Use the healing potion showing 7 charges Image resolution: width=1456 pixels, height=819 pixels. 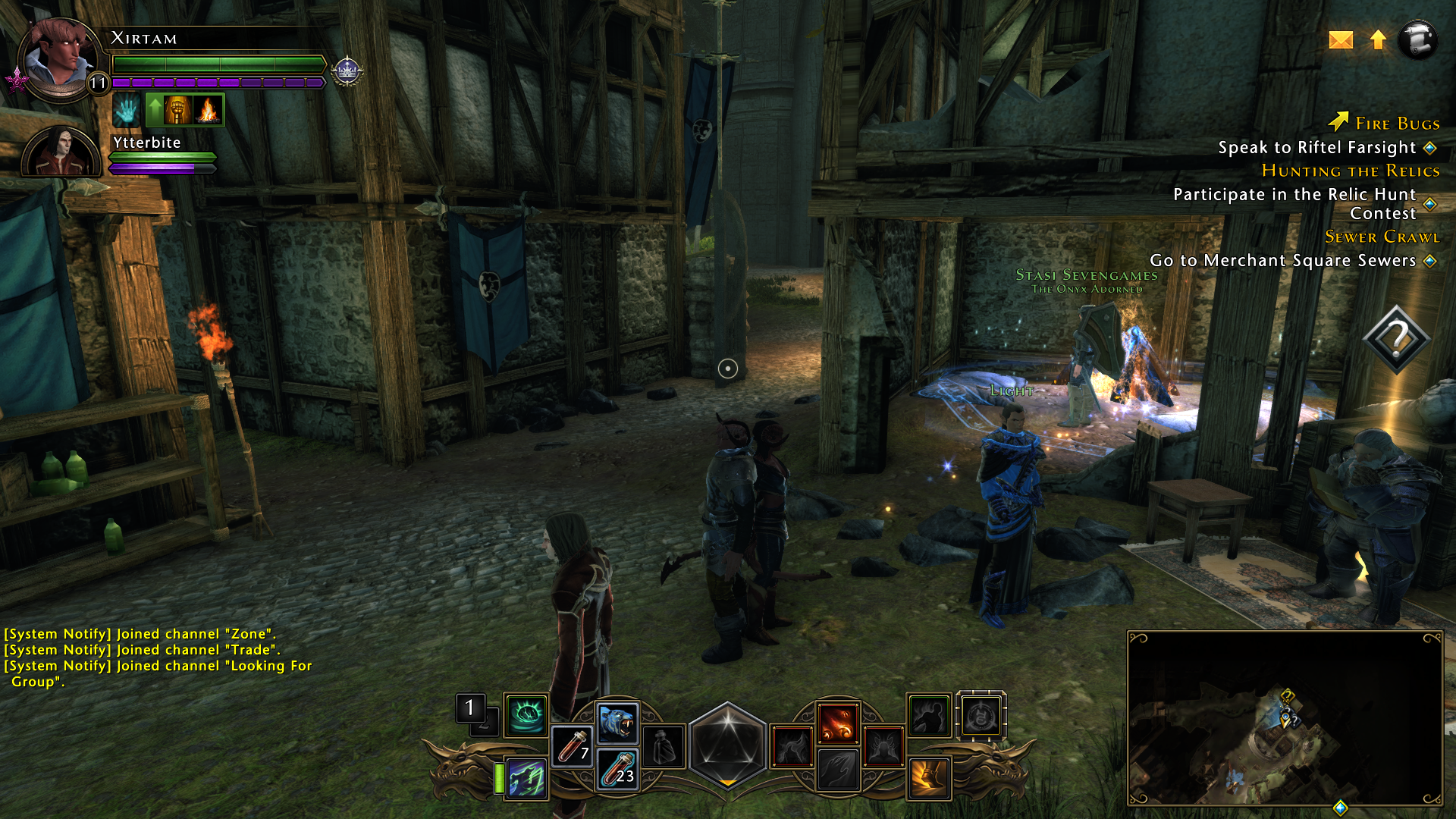click(573, 746)
